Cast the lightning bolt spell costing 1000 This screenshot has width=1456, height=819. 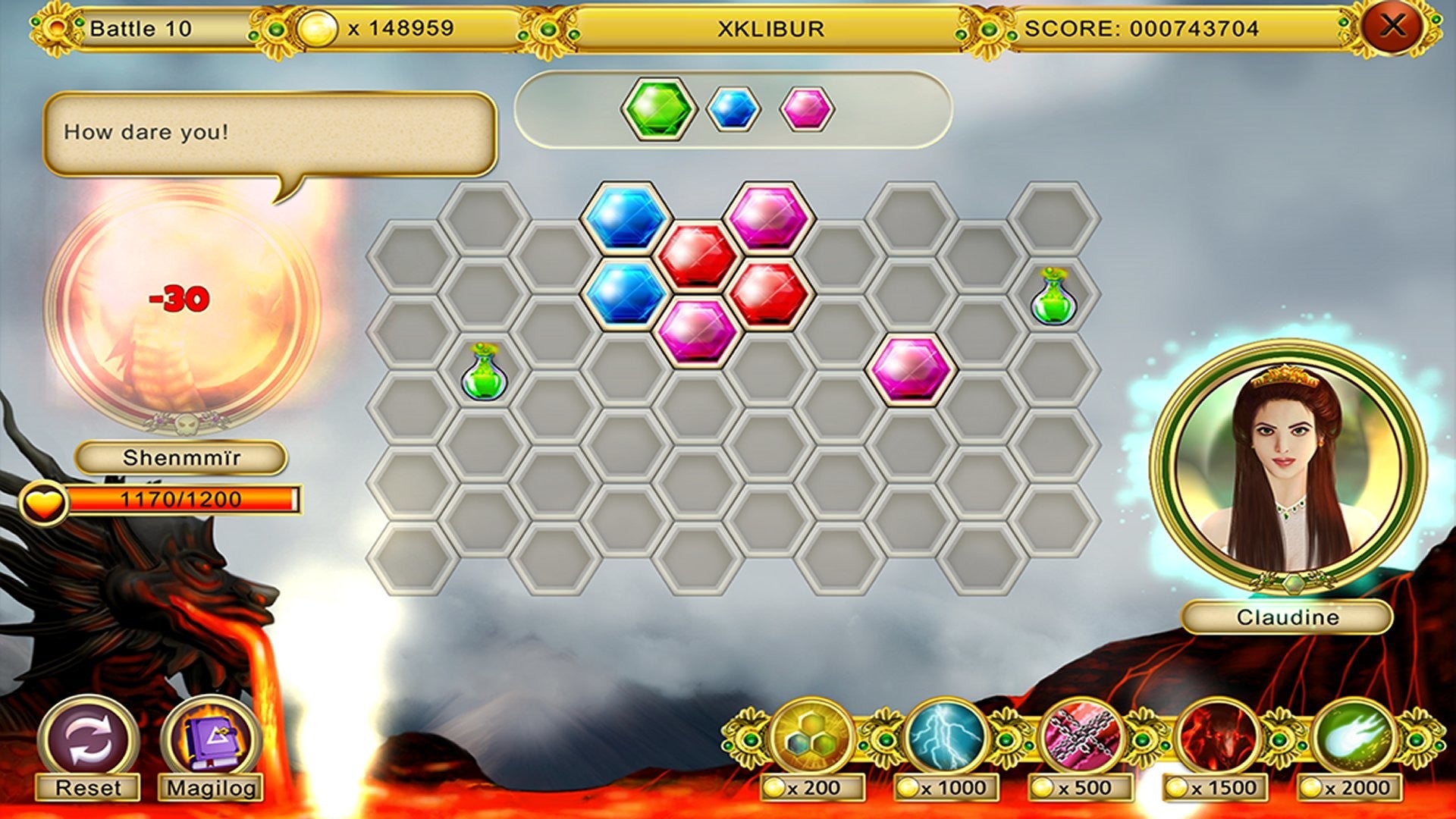click(946, 739)
